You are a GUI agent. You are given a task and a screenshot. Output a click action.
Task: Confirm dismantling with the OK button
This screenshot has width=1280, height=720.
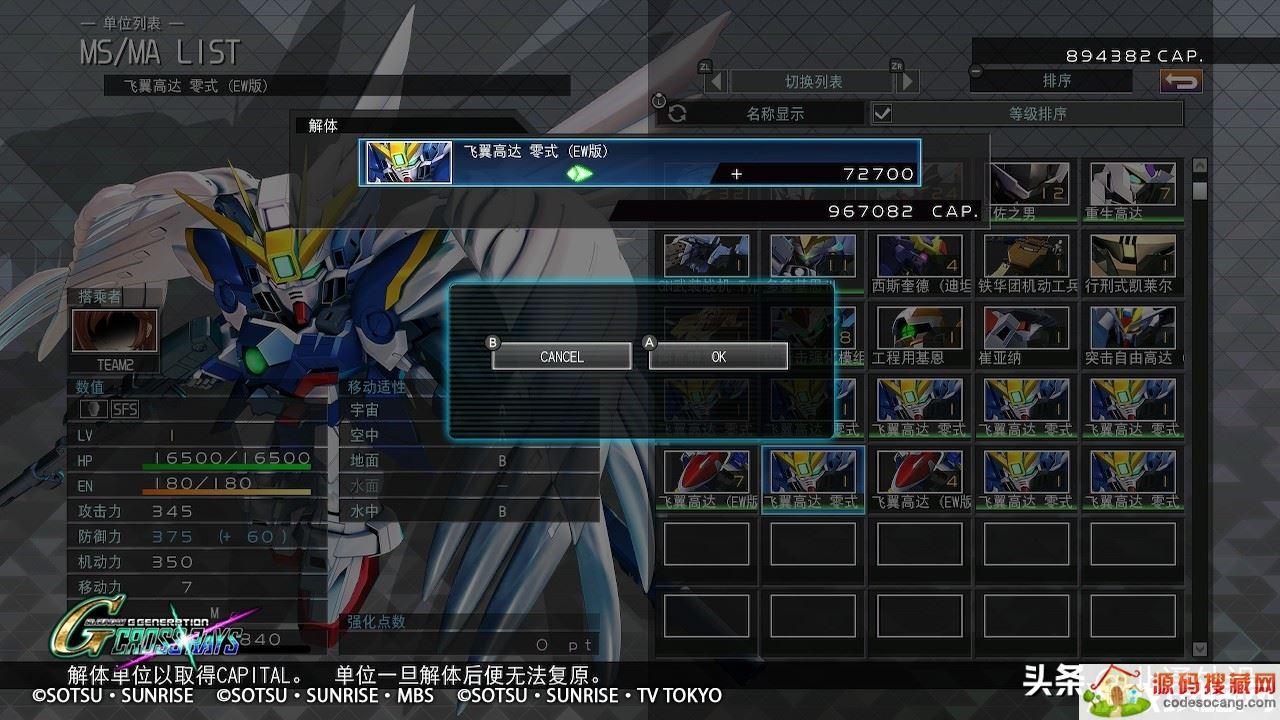tap(718, 356)
